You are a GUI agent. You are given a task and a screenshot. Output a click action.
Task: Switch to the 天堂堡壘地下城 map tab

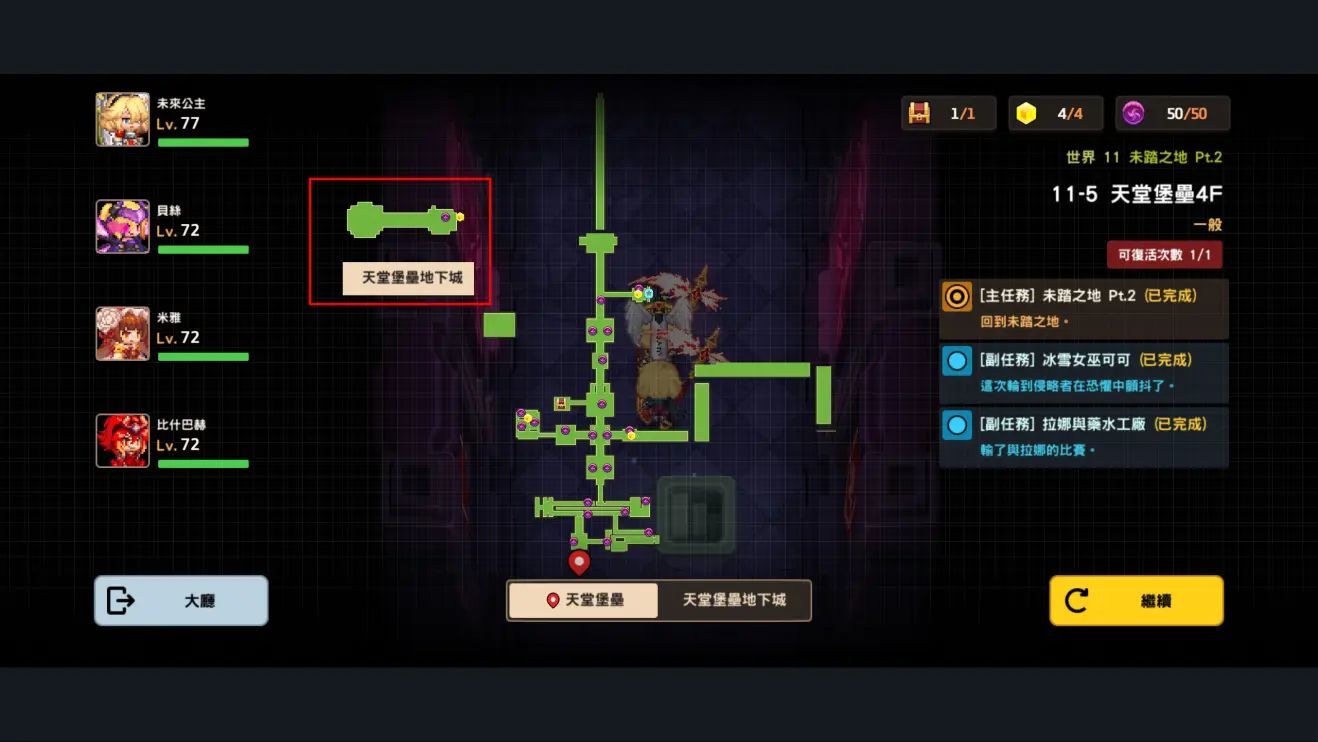tap(734, 600)
